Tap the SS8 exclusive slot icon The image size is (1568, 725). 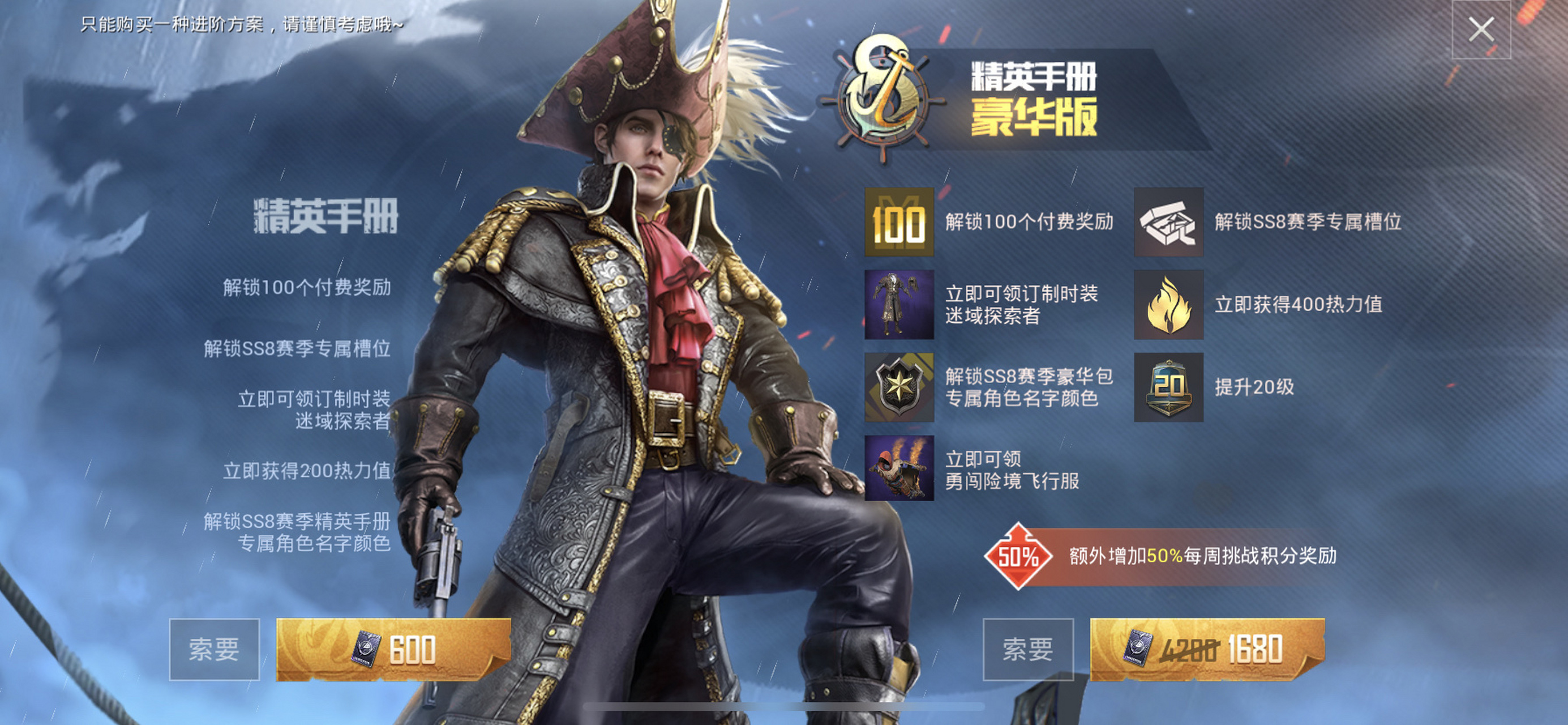point(1168,223)
